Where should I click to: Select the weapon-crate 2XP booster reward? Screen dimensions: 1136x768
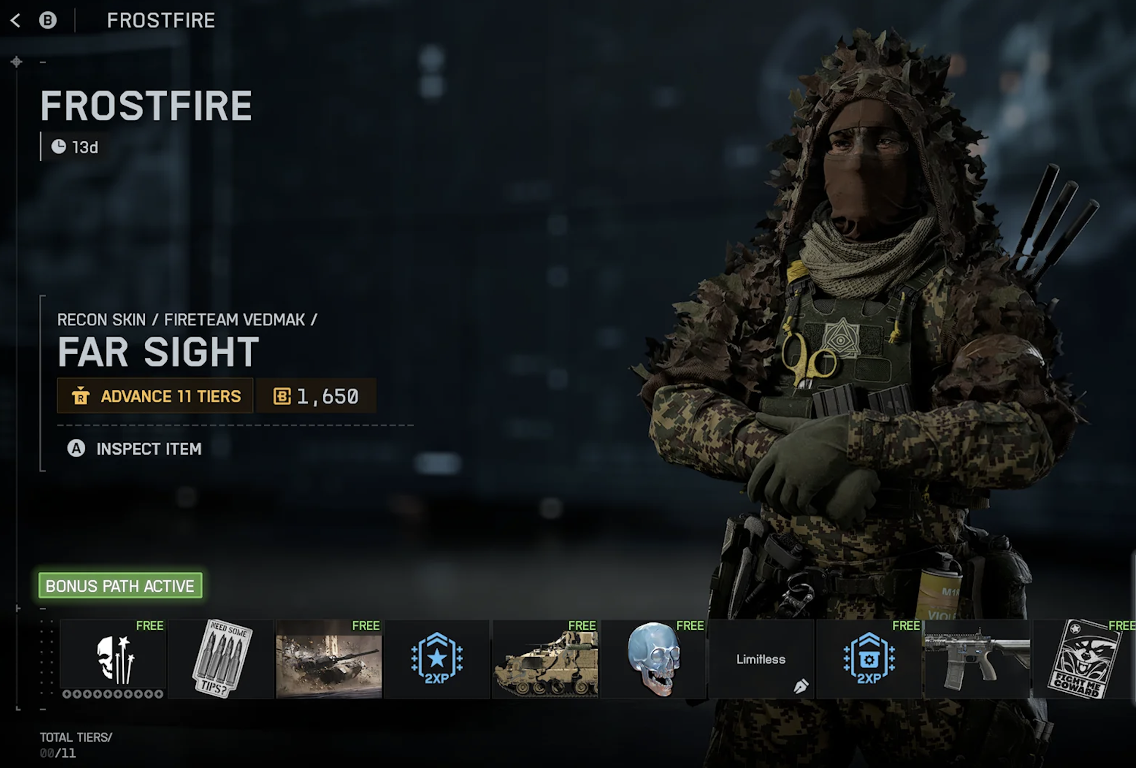click(869, 659)
